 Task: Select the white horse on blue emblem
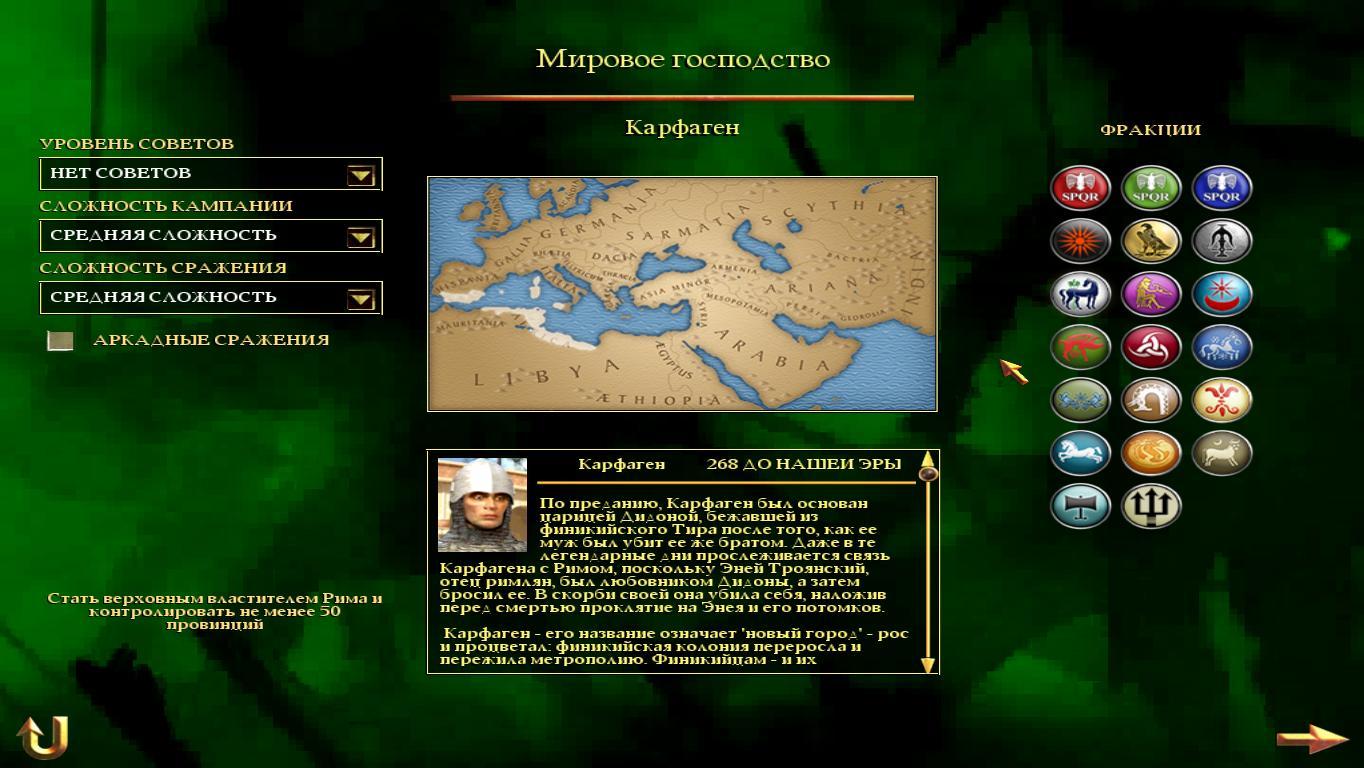point(1080,453)
